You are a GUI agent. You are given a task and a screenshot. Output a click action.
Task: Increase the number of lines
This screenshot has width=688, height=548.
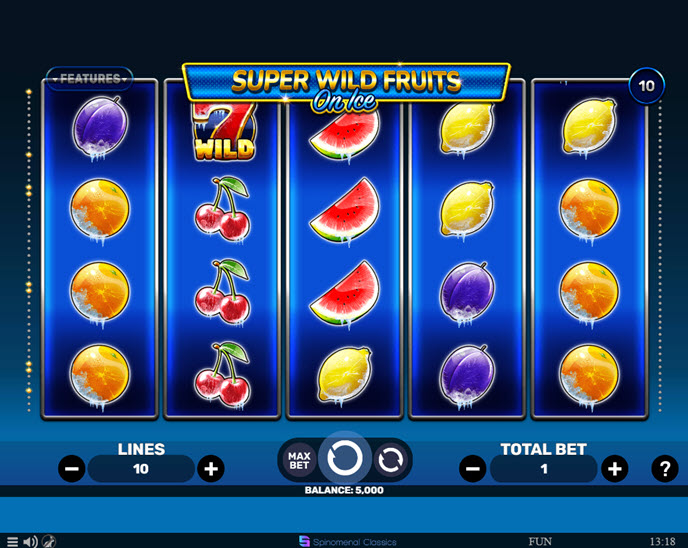[x=210, y=468]
